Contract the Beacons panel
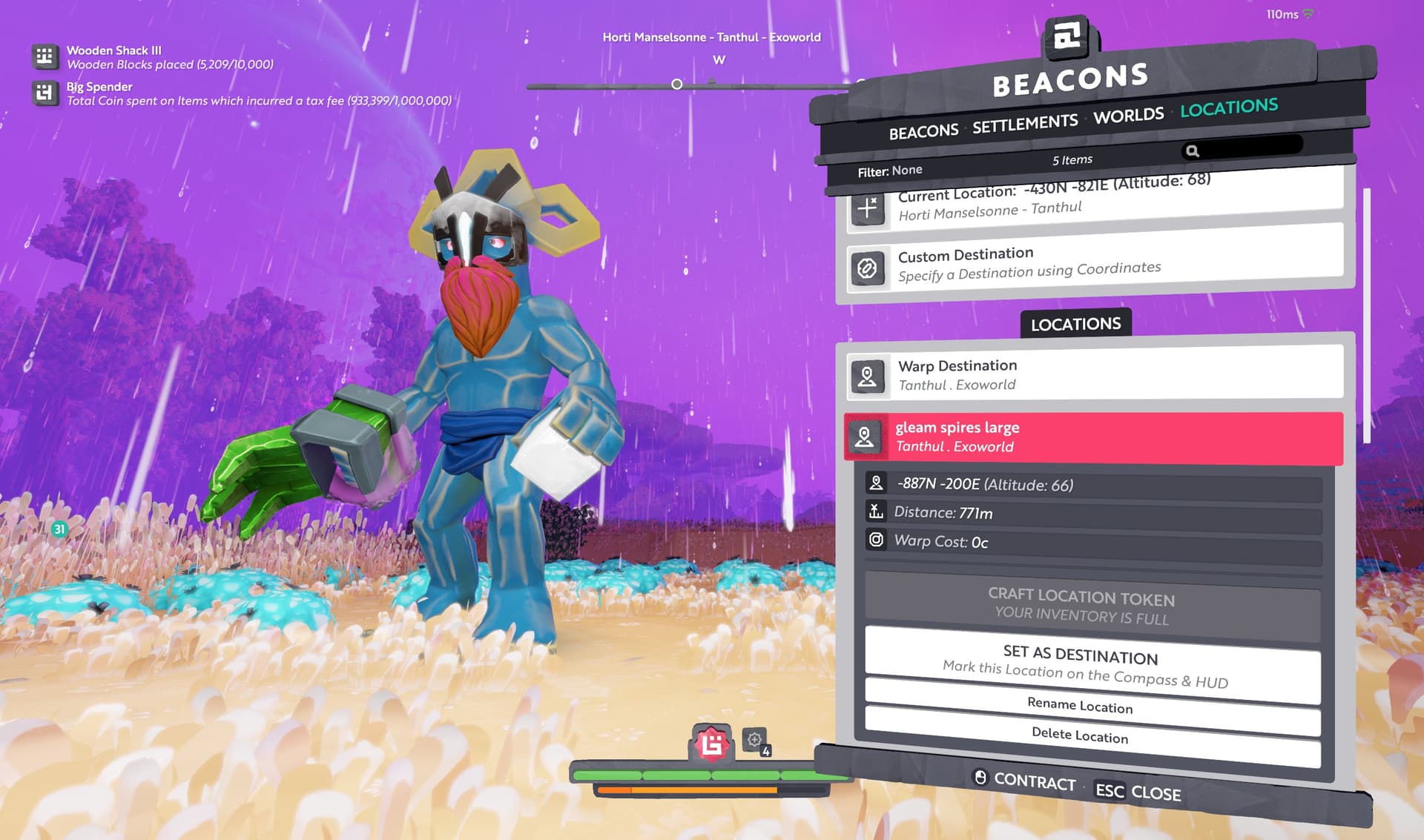The width and height of the screenshot is (1424, 840). pyautogui.click(x=1024, y=780)
